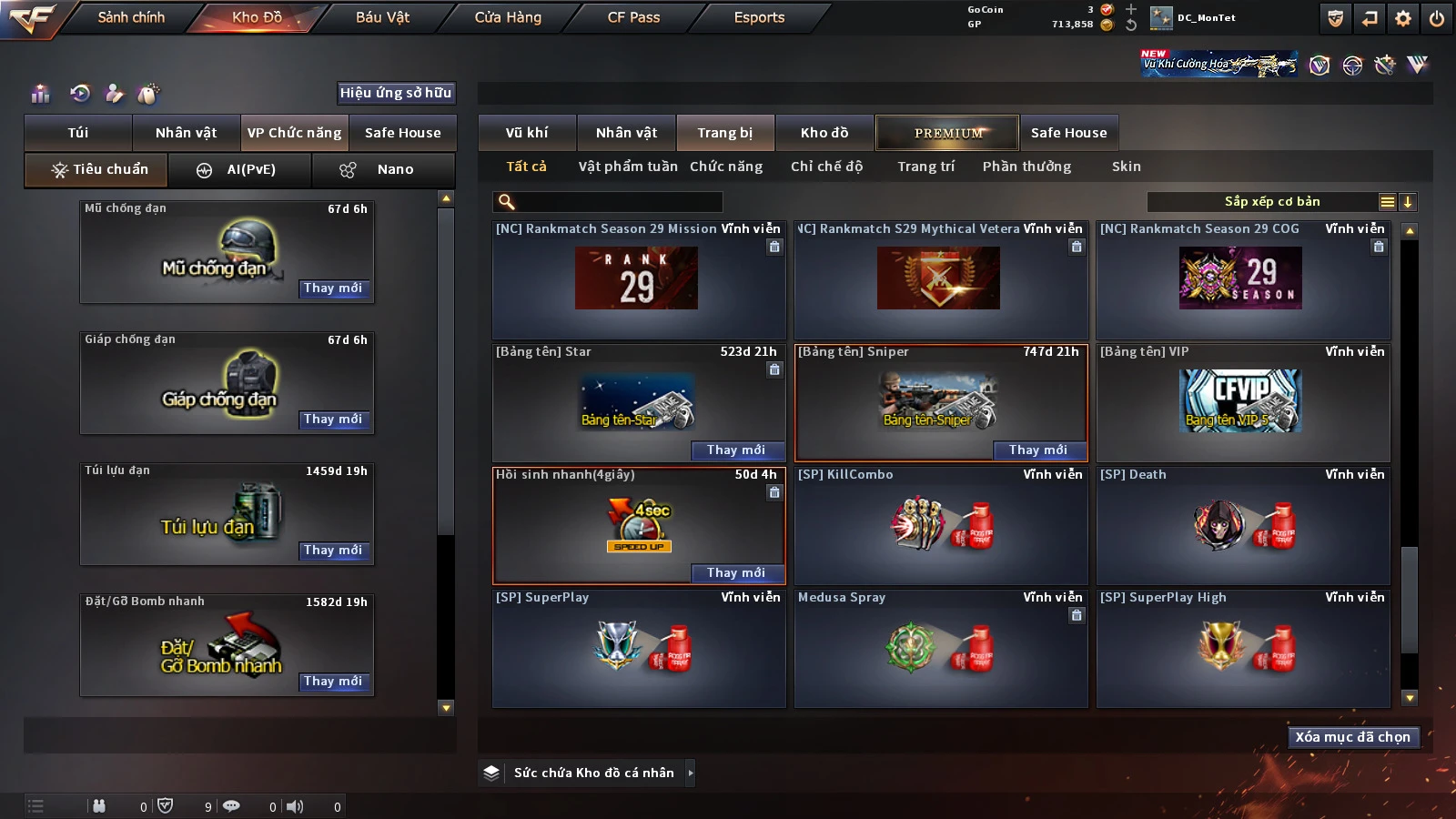The width and height of the screenshot is (1456, 819).
Task: Select the AI(PvE) mode tab
Action: 240,170
